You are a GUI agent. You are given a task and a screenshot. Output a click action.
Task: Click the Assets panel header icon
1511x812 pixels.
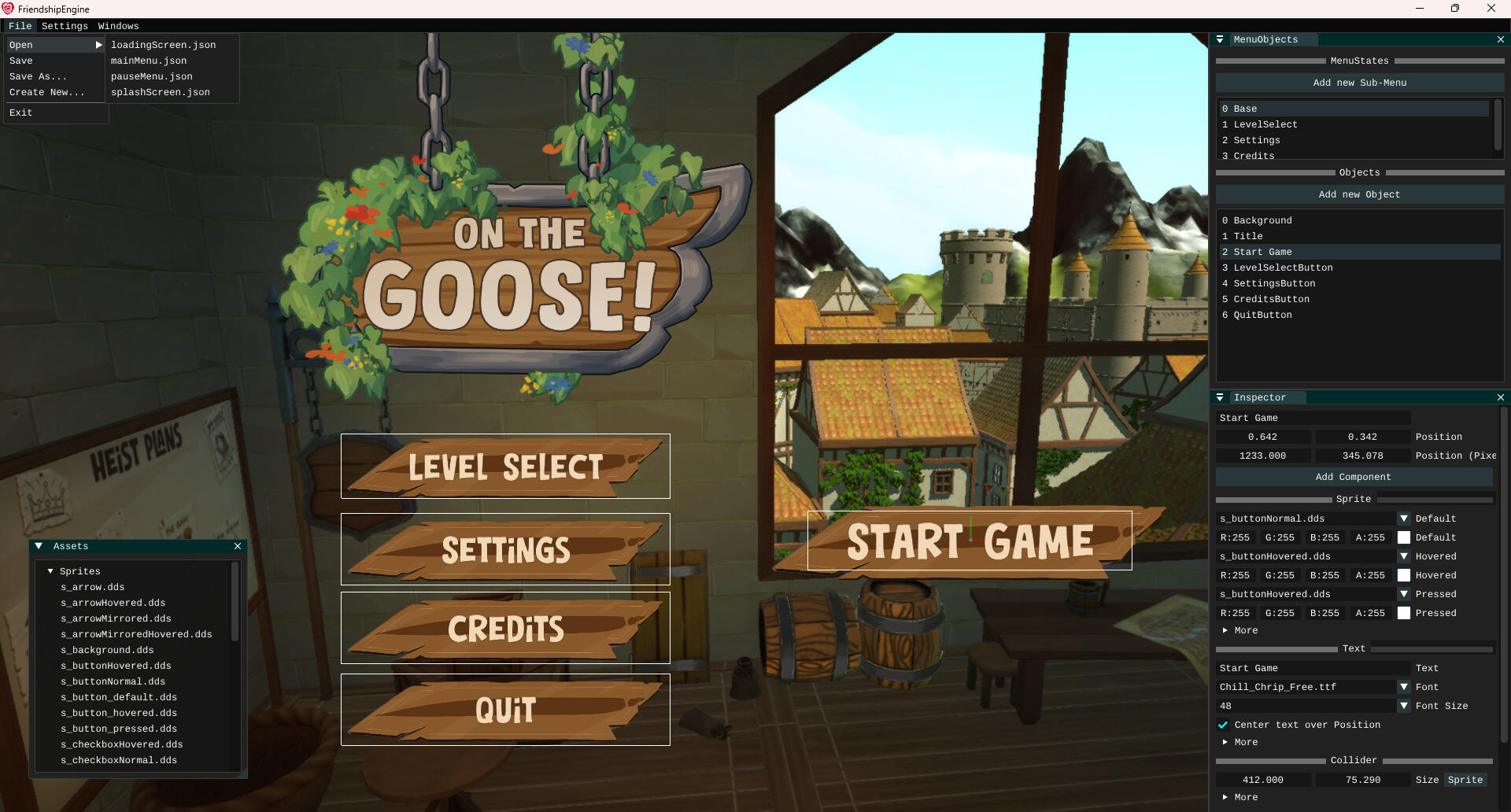(39, 546)
